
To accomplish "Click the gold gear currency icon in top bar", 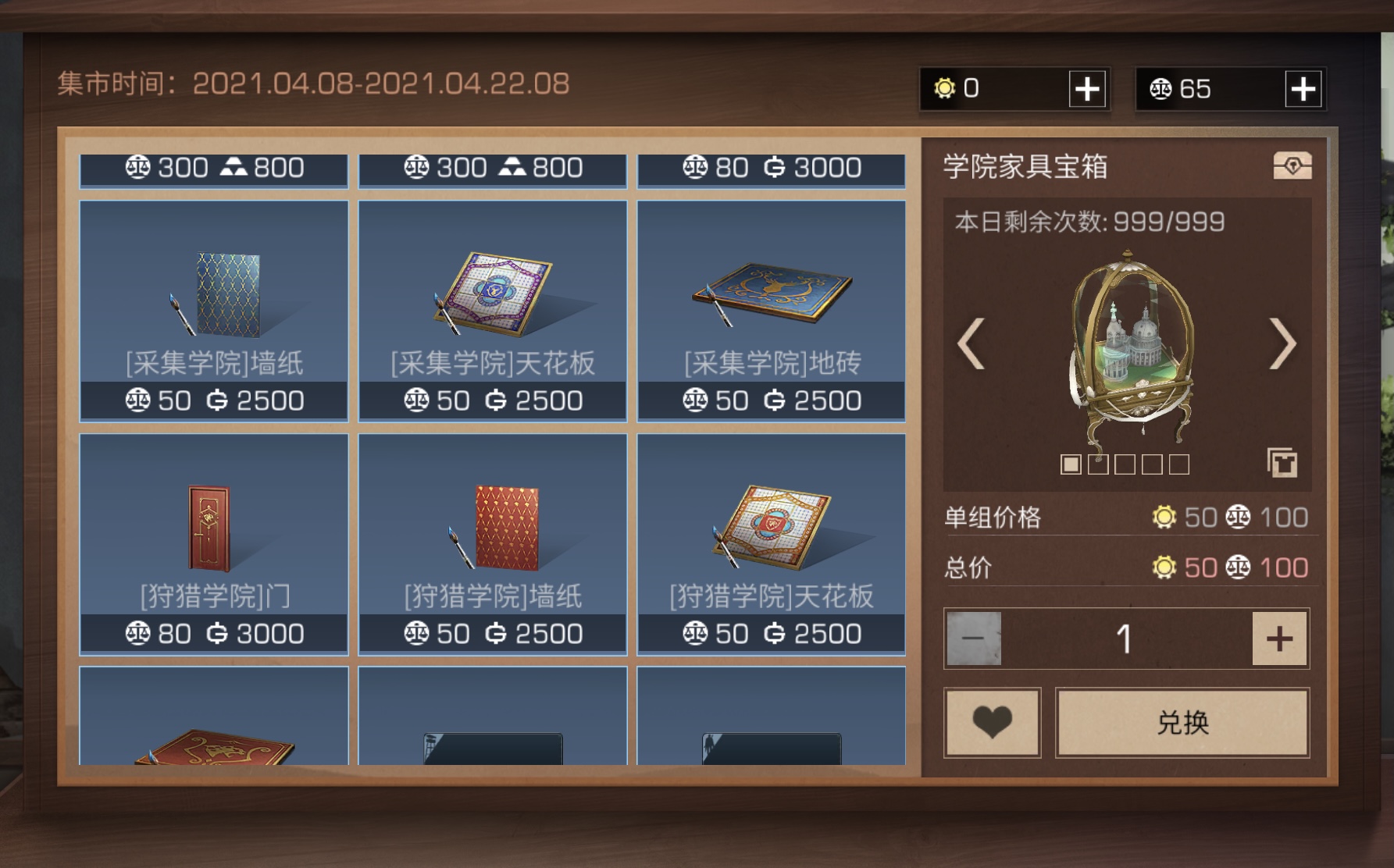I will (x=947, y=88).
